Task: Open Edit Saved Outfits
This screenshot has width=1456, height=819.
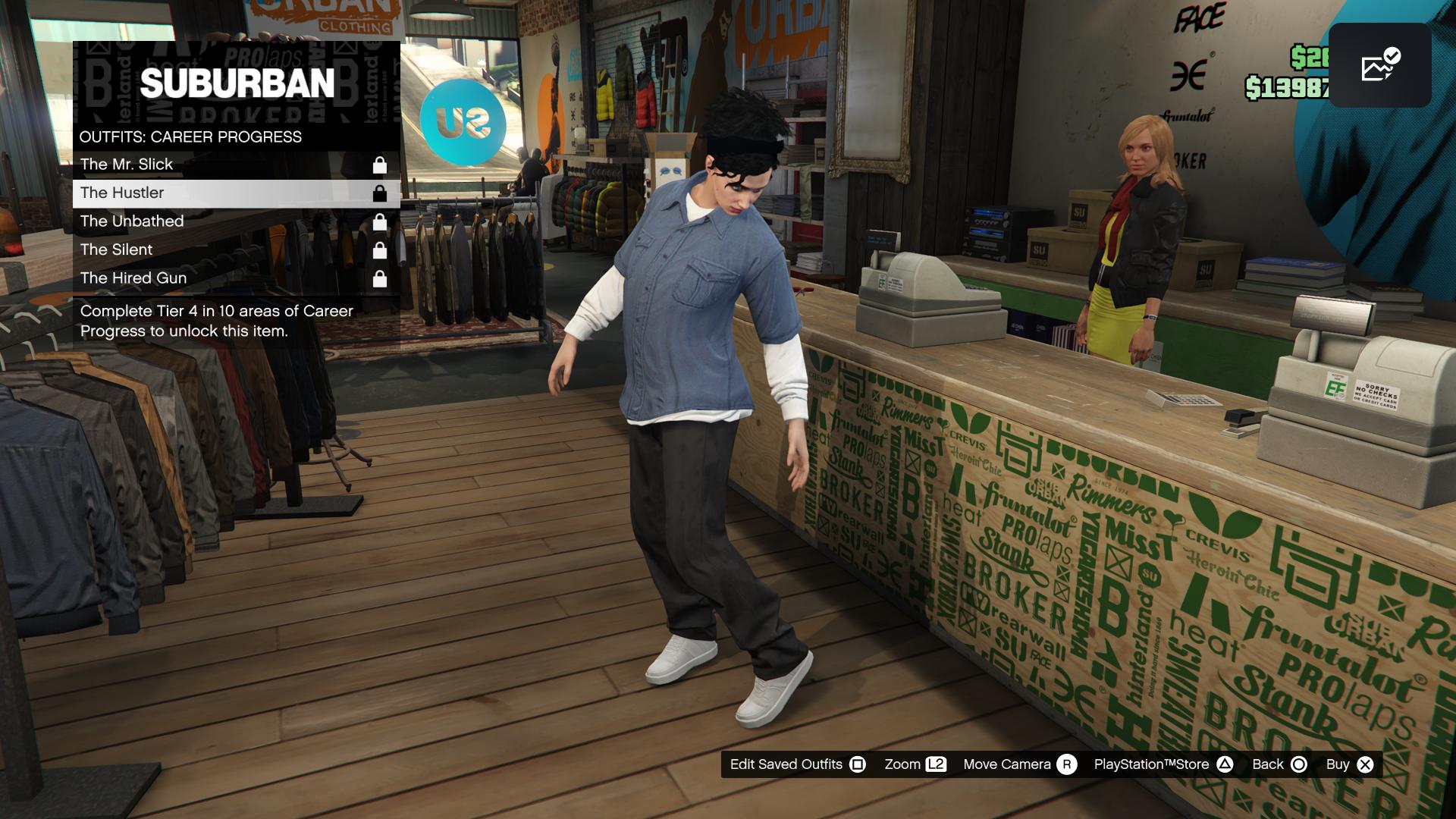Action: [786, 764]
